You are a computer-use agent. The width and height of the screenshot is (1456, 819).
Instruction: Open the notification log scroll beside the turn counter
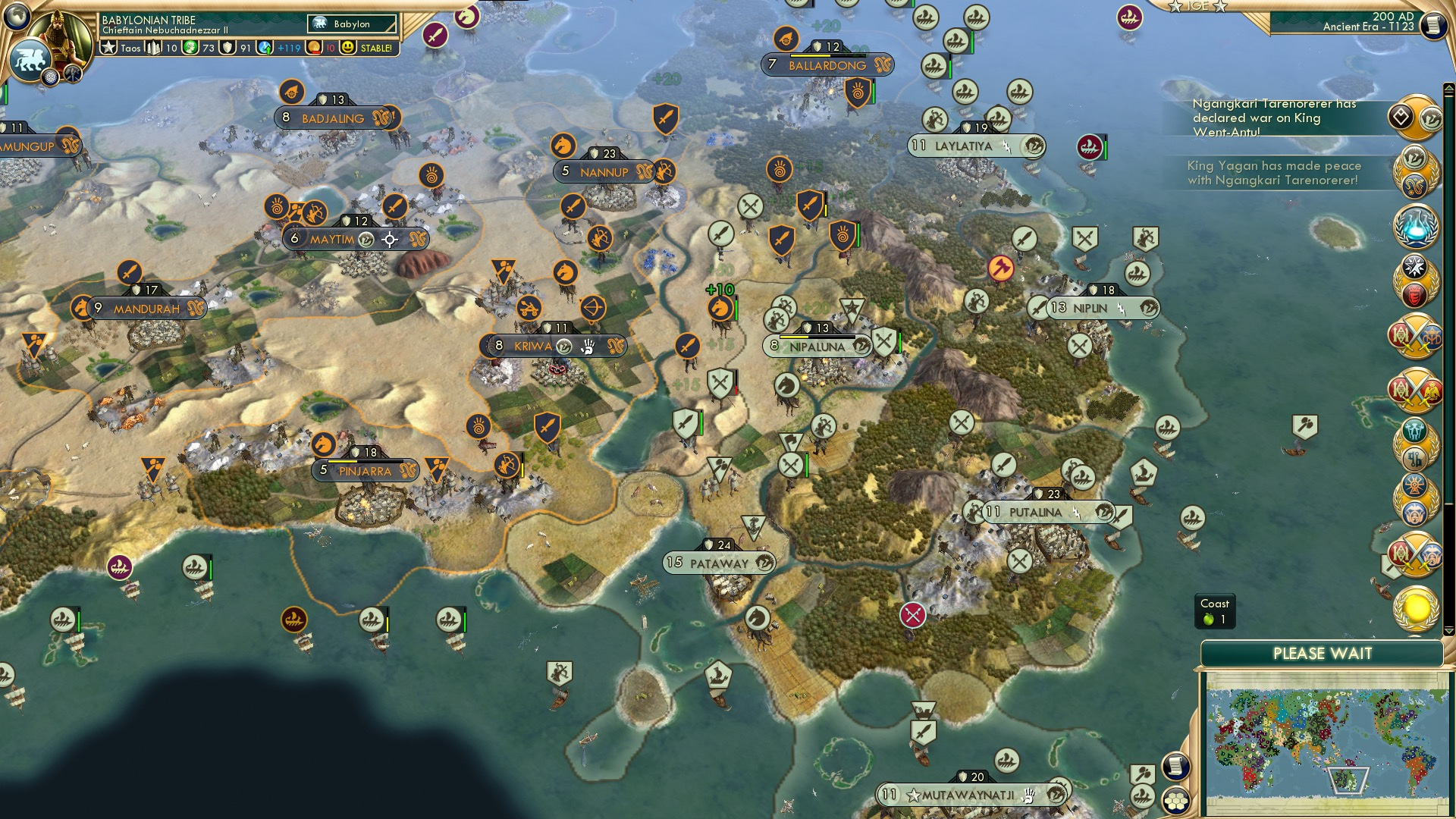(1433, 24)
